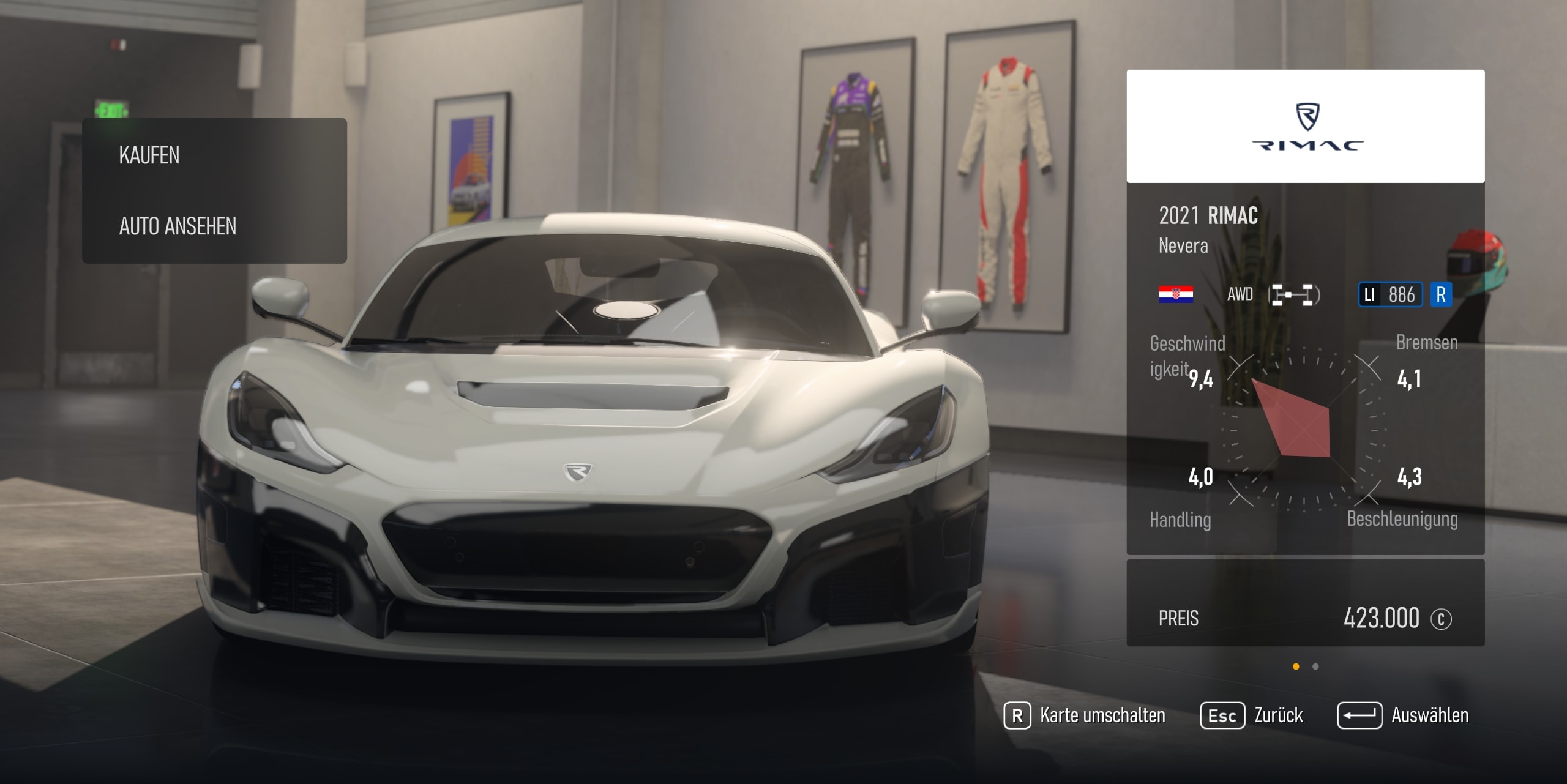Select AUTO ANSEHEN to view the car
Image resolution: width=1567 pixels, height=784 pixels.
(x=178, y=226)
